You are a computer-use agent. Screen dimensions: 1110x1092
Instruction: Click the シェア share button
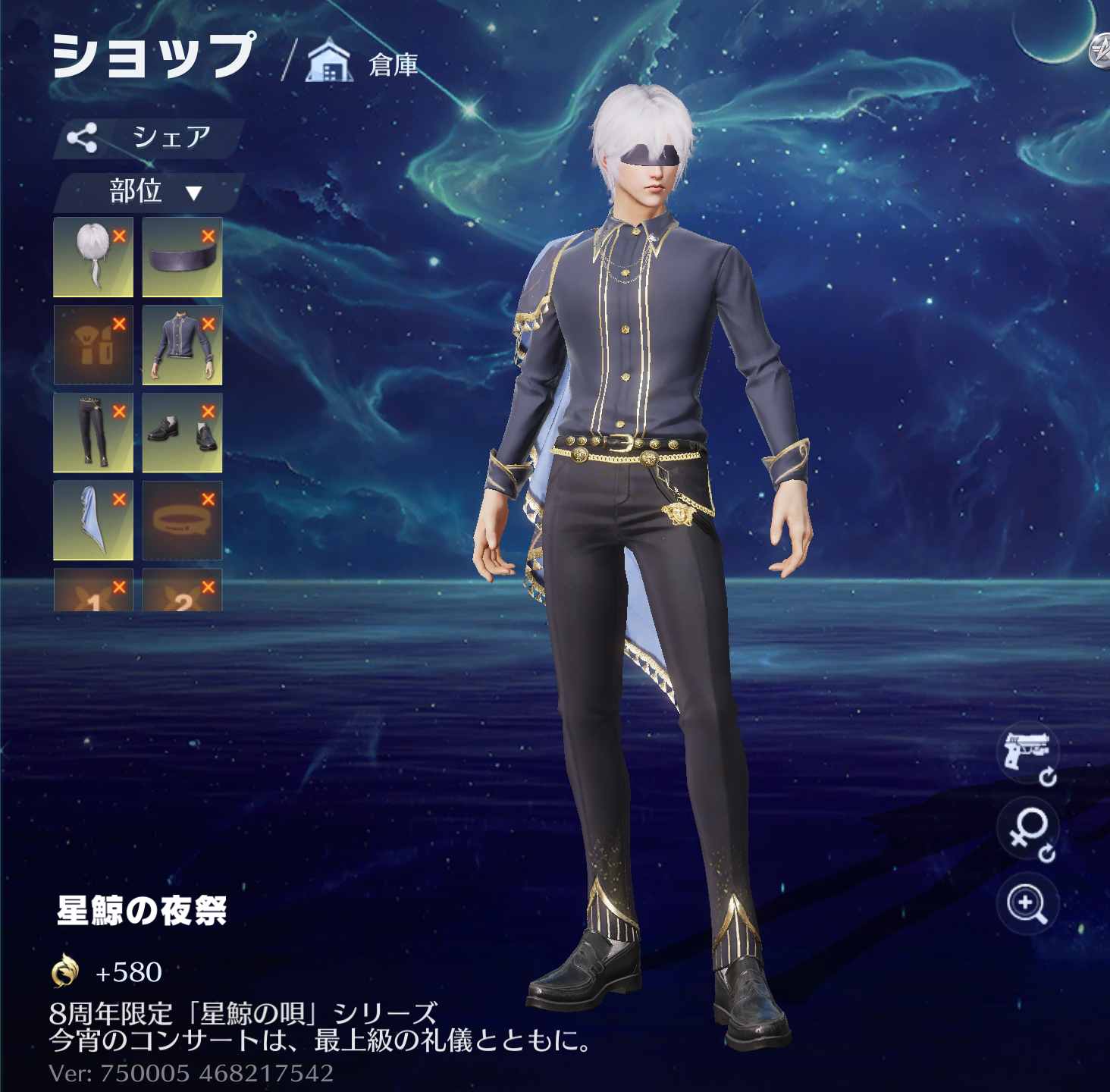point(149,137)
